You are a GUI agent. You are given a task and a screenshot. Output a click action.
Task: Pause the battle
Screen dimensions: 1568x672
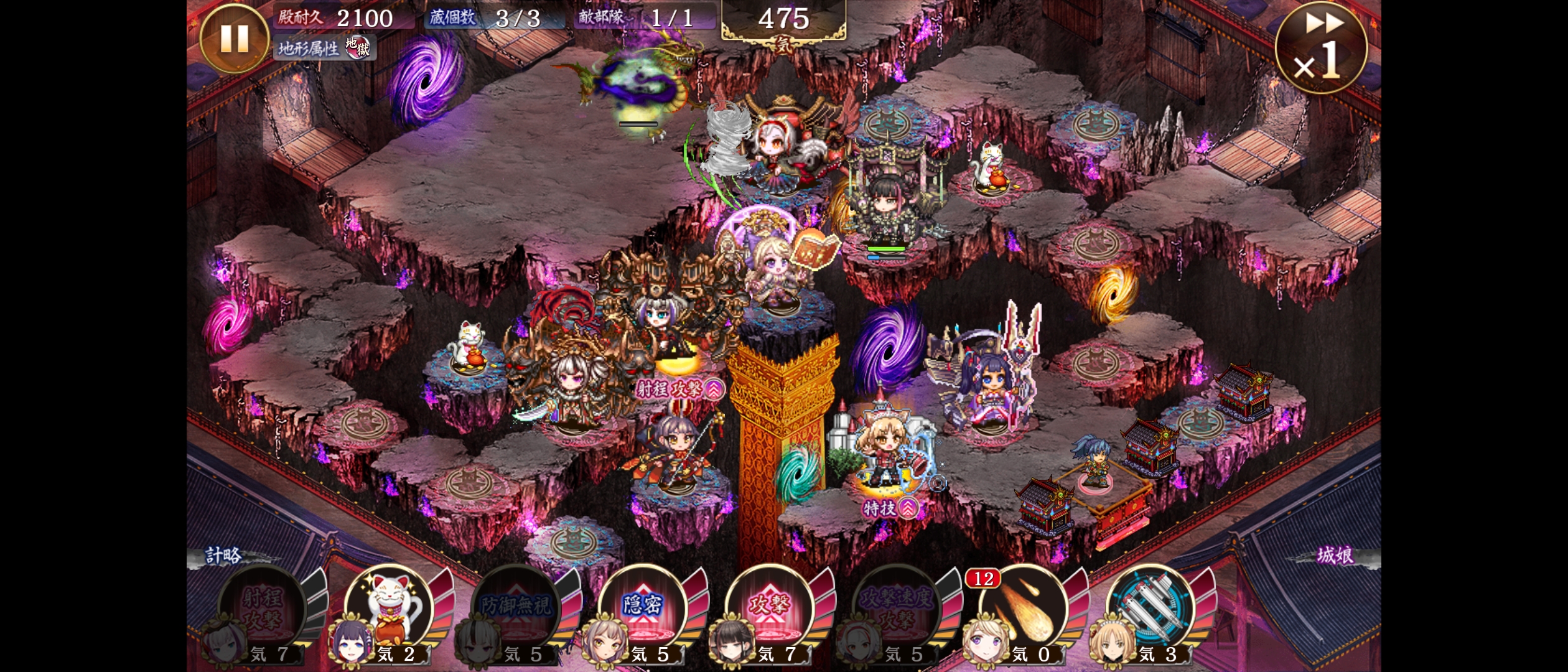235,39
